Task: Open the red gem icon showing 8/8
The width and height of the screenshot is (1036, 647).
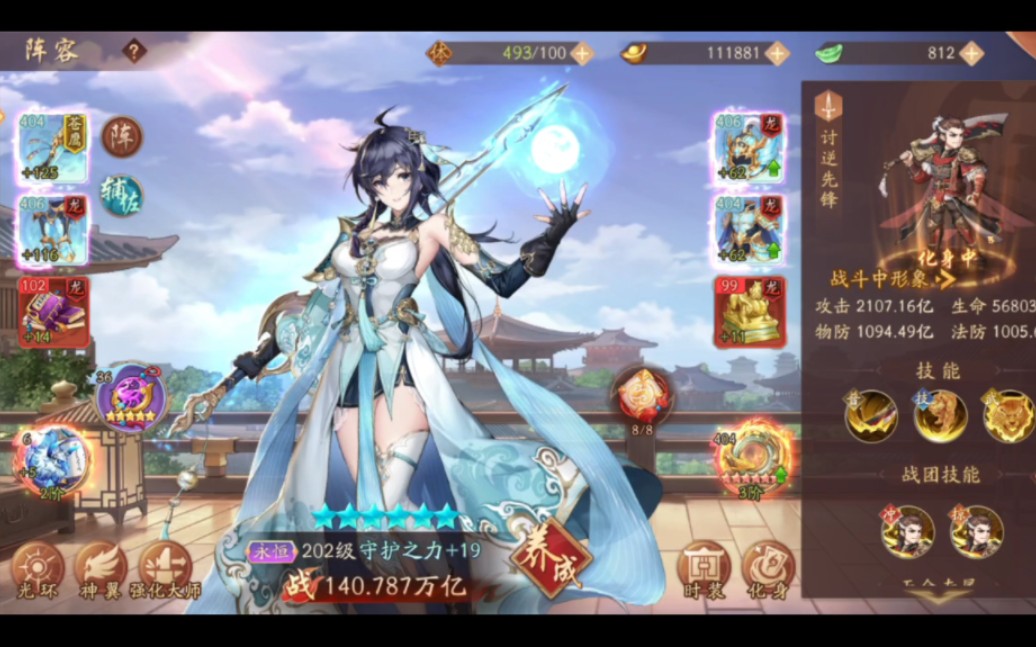Action: (x=642, y=396)
